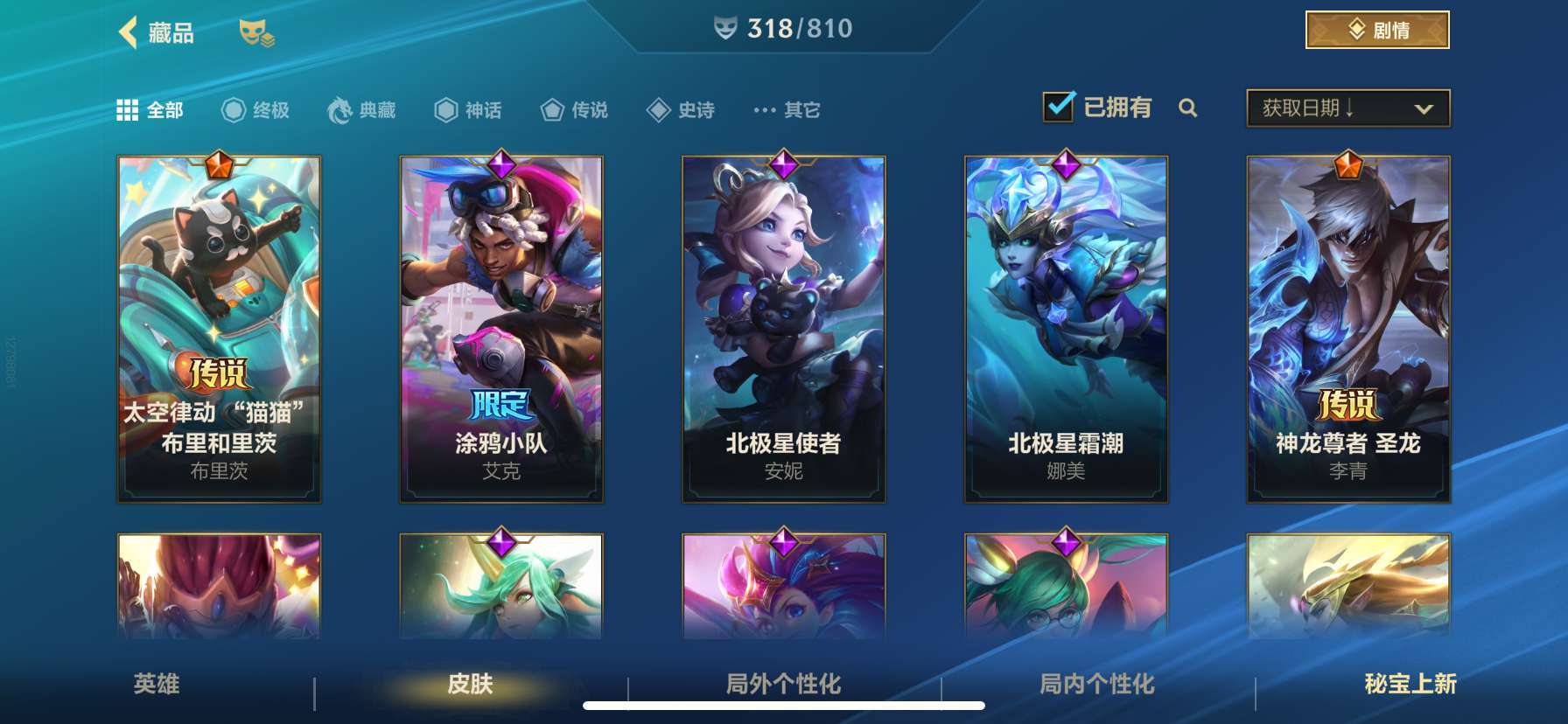Enable the 全部 grid view filter
The image size is (1568, 724).
(128, 110)
